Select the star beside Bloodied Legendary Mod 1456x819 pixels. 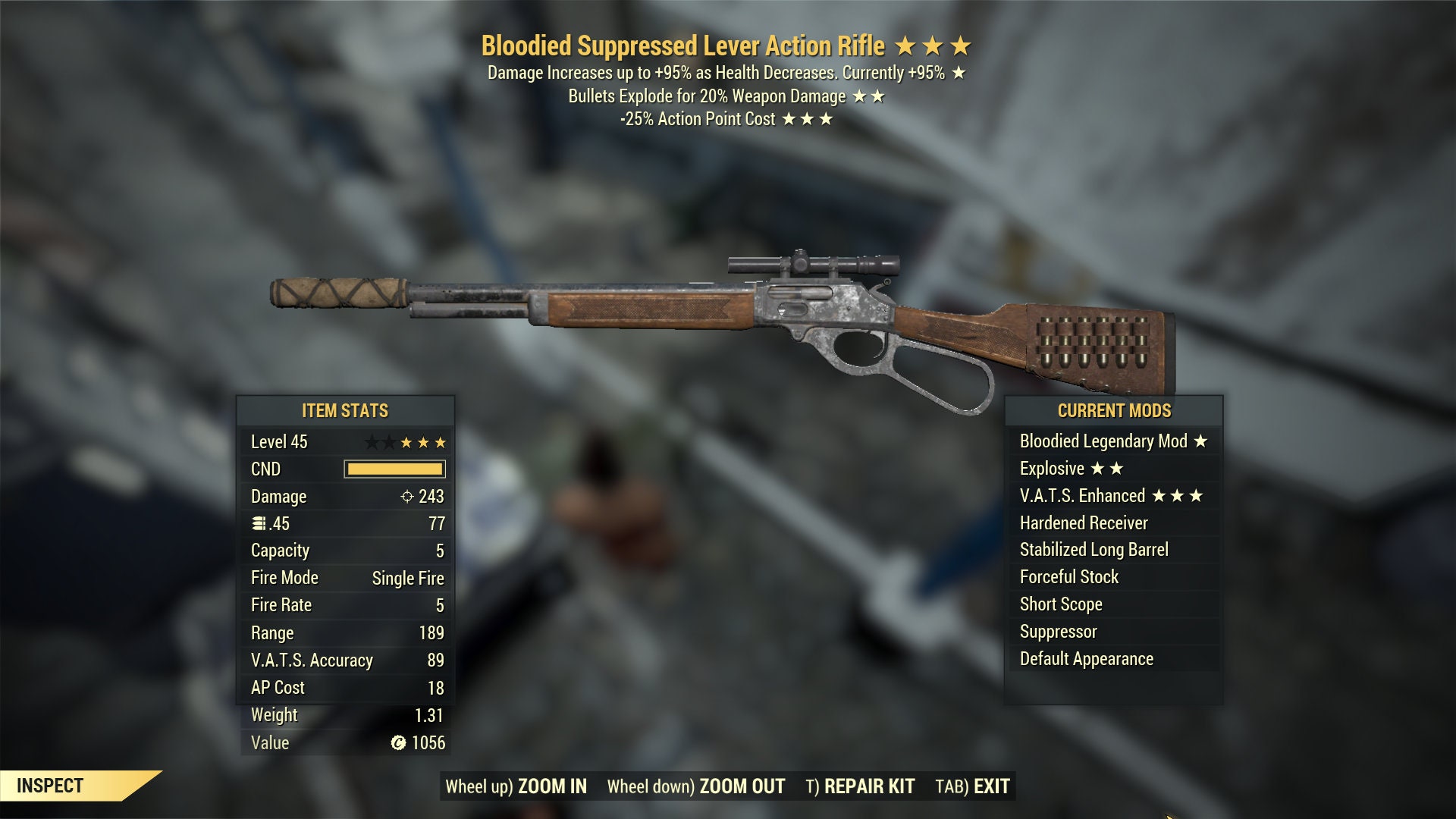click(1199, 441)
